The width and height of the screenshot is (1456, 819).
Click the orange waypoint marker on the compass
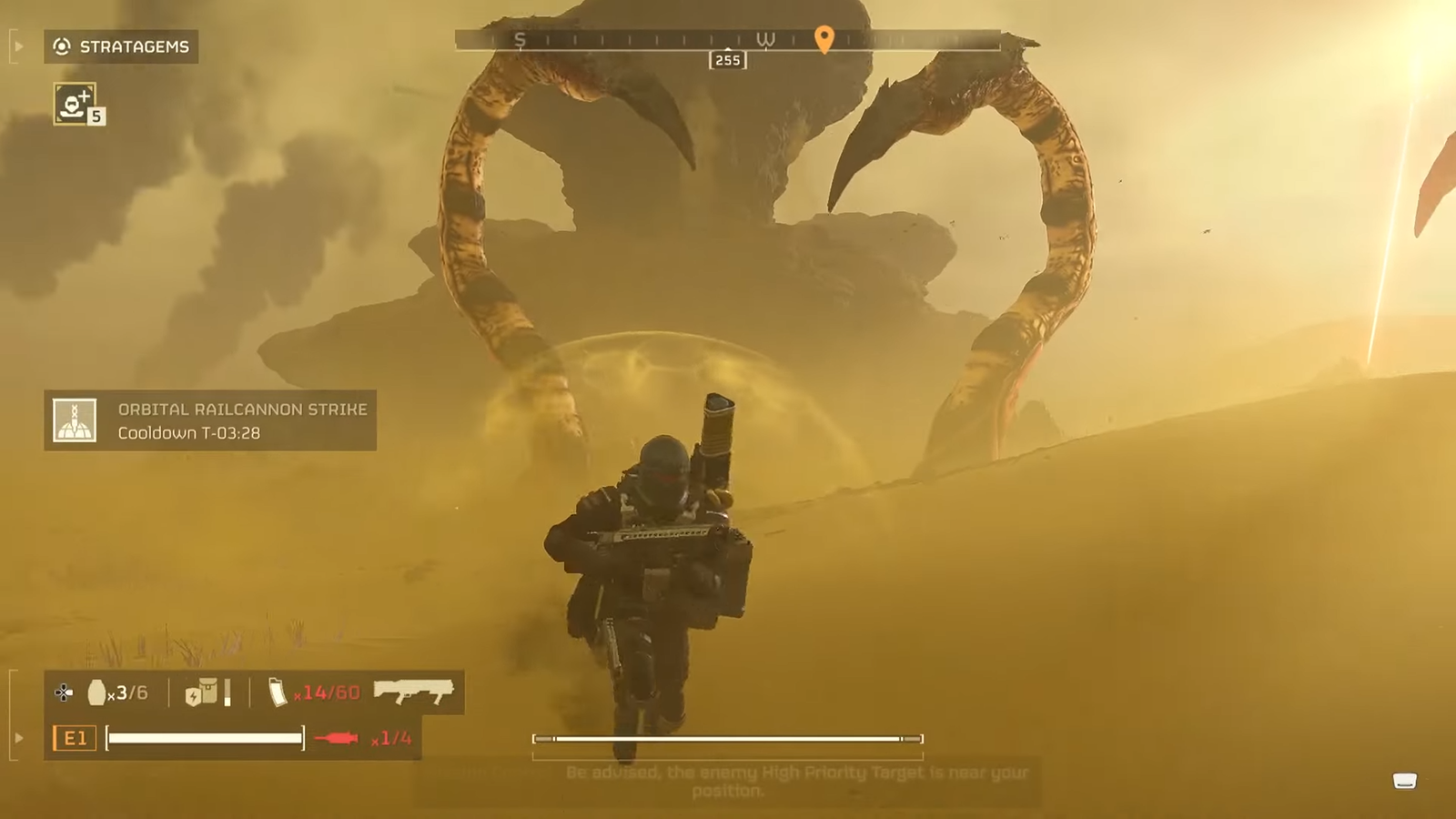pos(824,42)
